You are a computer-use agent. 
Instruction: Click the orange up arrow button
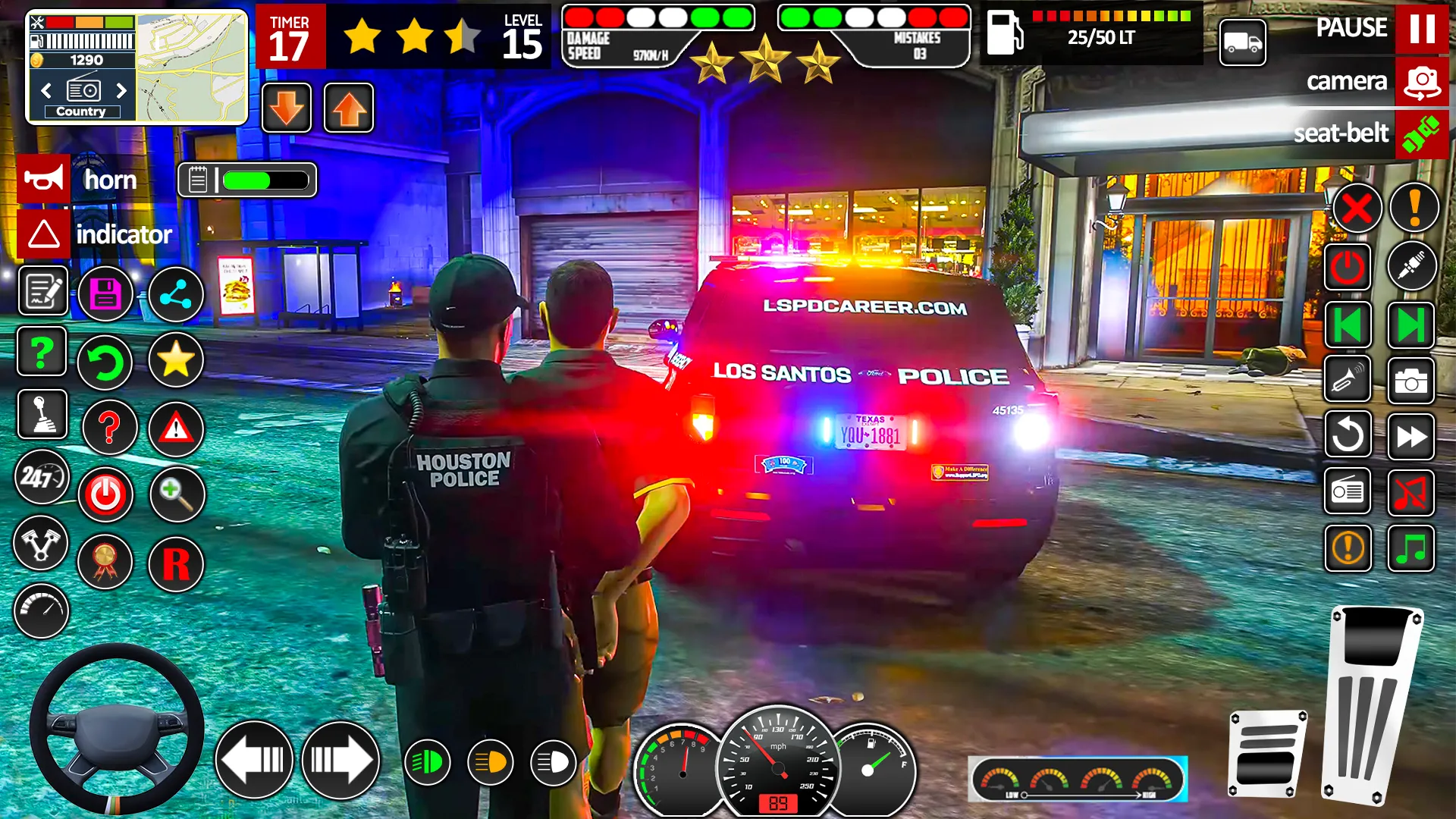click(349, 108)
